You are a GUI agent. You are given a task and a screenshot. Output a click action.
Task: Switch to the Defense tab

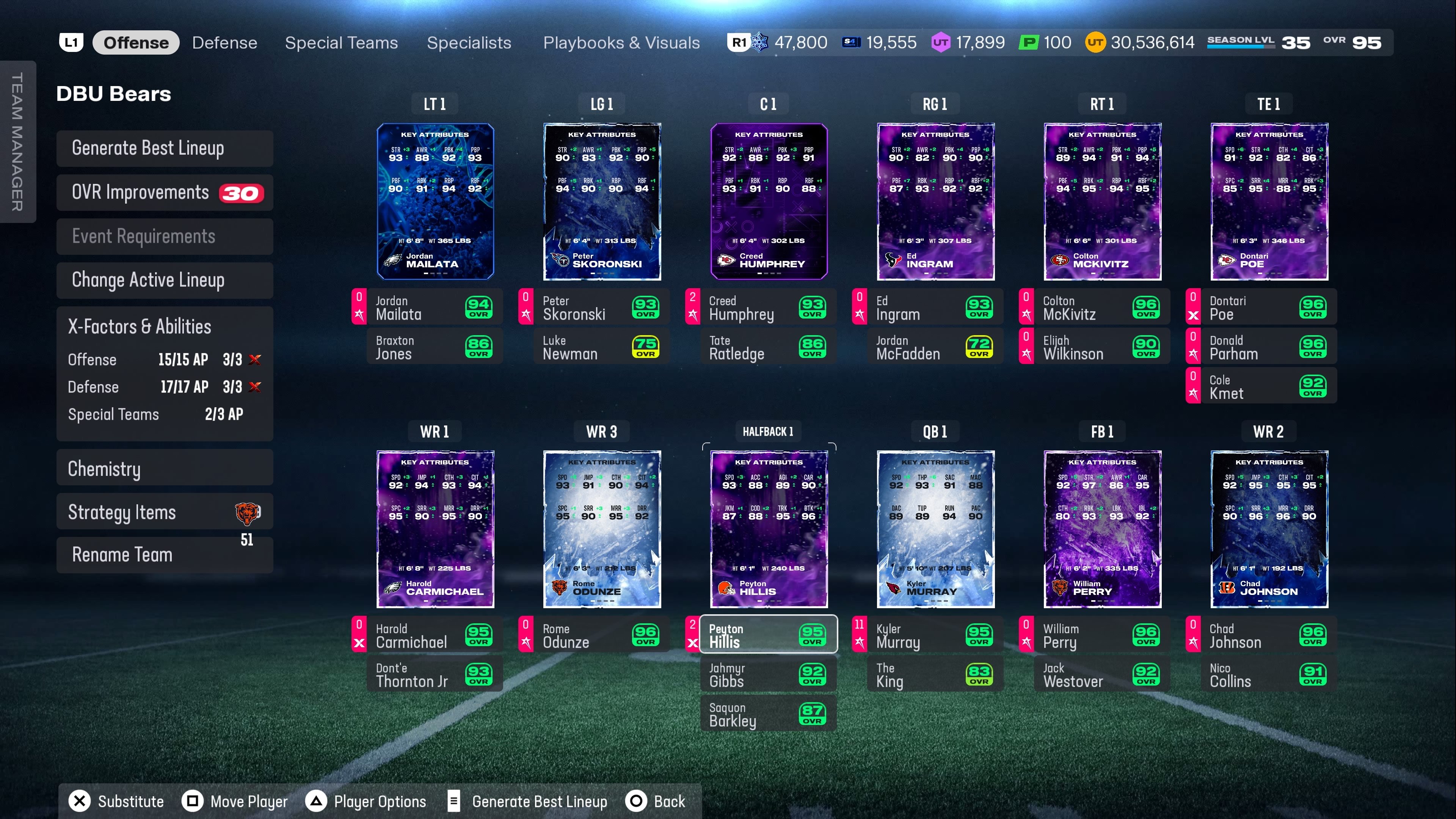(224, 43)
